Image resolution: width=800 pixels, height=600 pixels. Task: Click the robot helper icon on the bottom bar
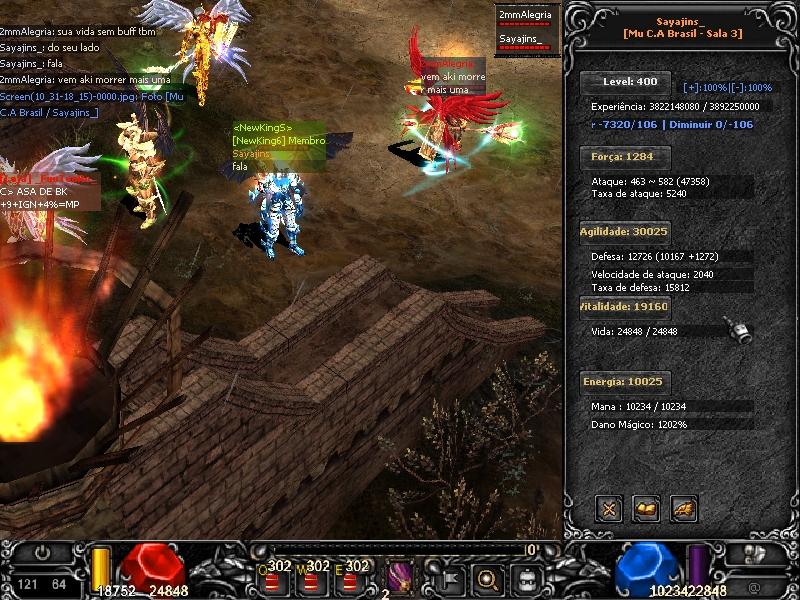pyautogui.click(x=528, y=578)
